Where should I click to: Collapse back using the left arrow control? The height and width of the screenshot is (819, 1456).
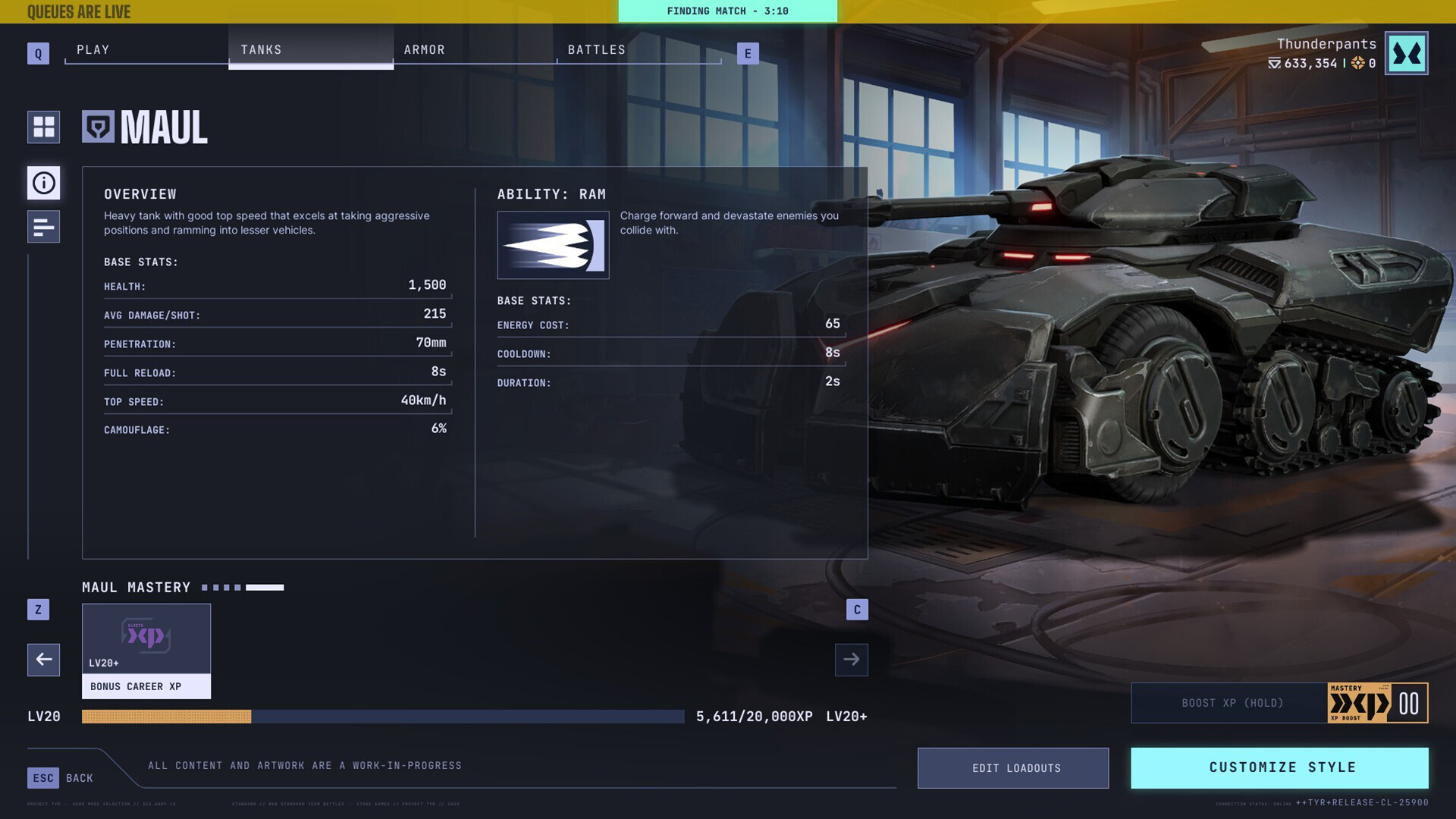point(43,660)
